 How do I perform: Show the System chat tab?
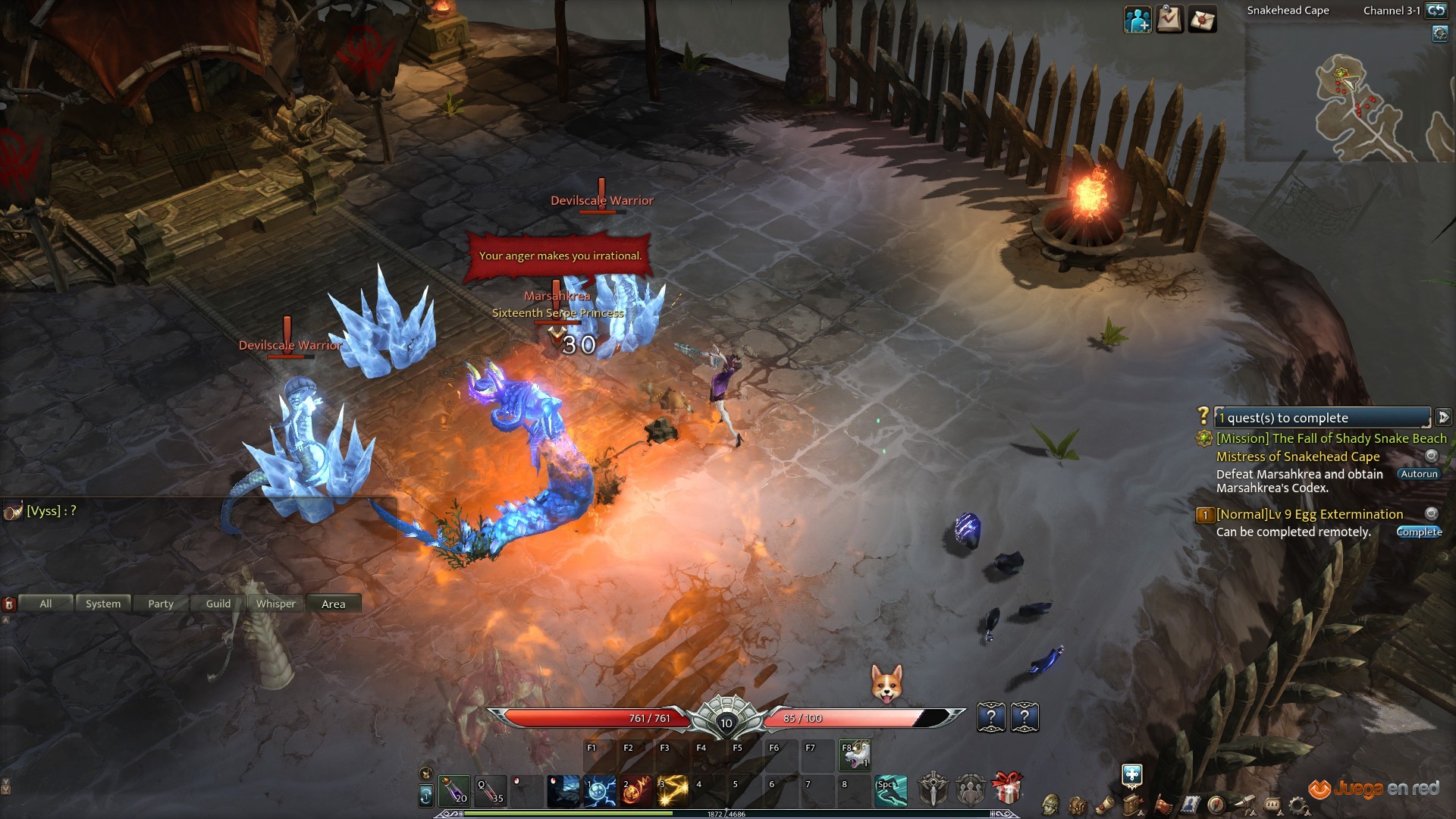[x=103, y=604]
